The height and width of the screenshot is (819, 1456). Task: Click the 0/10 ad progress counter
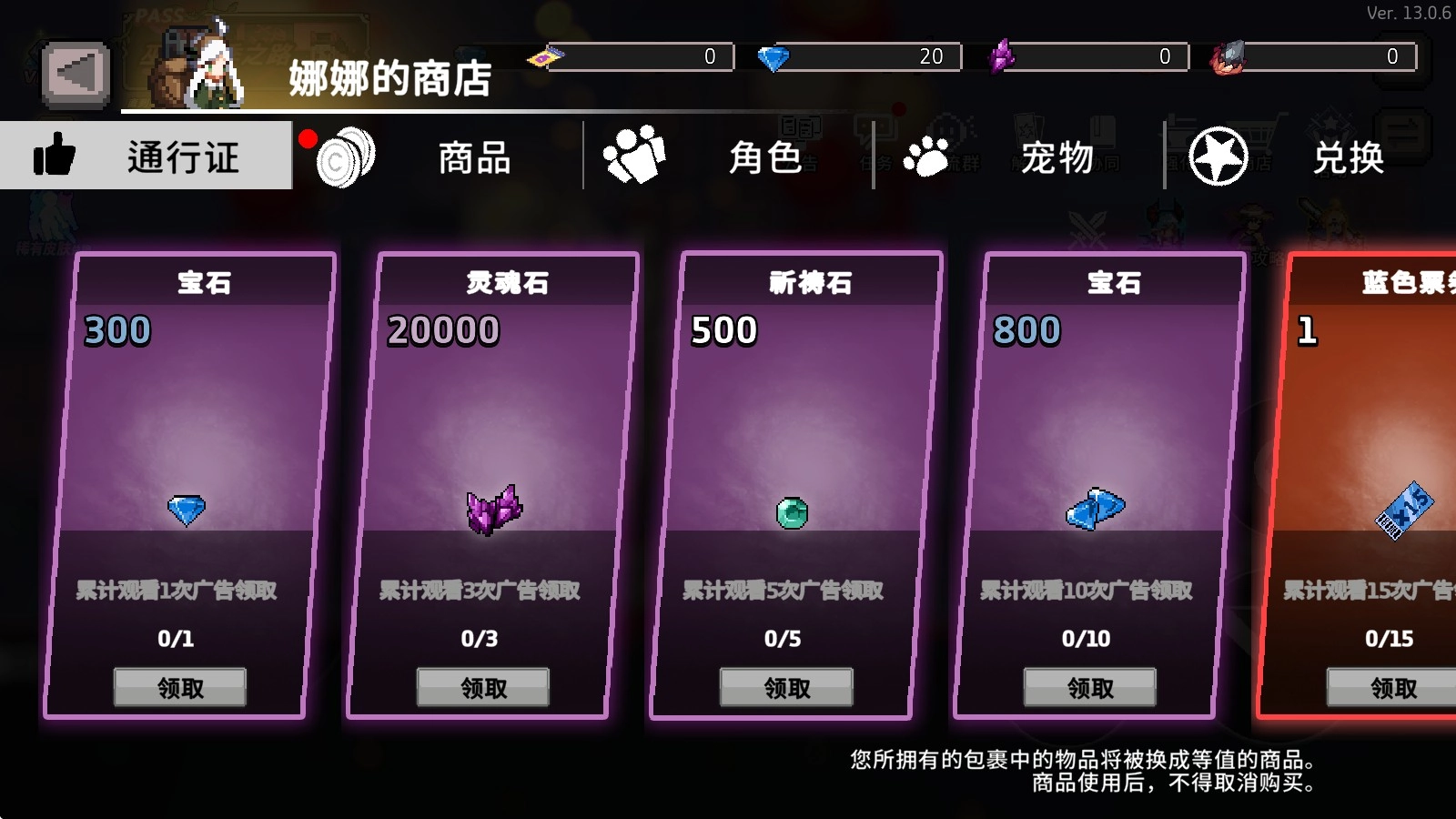coord(1088,639)
